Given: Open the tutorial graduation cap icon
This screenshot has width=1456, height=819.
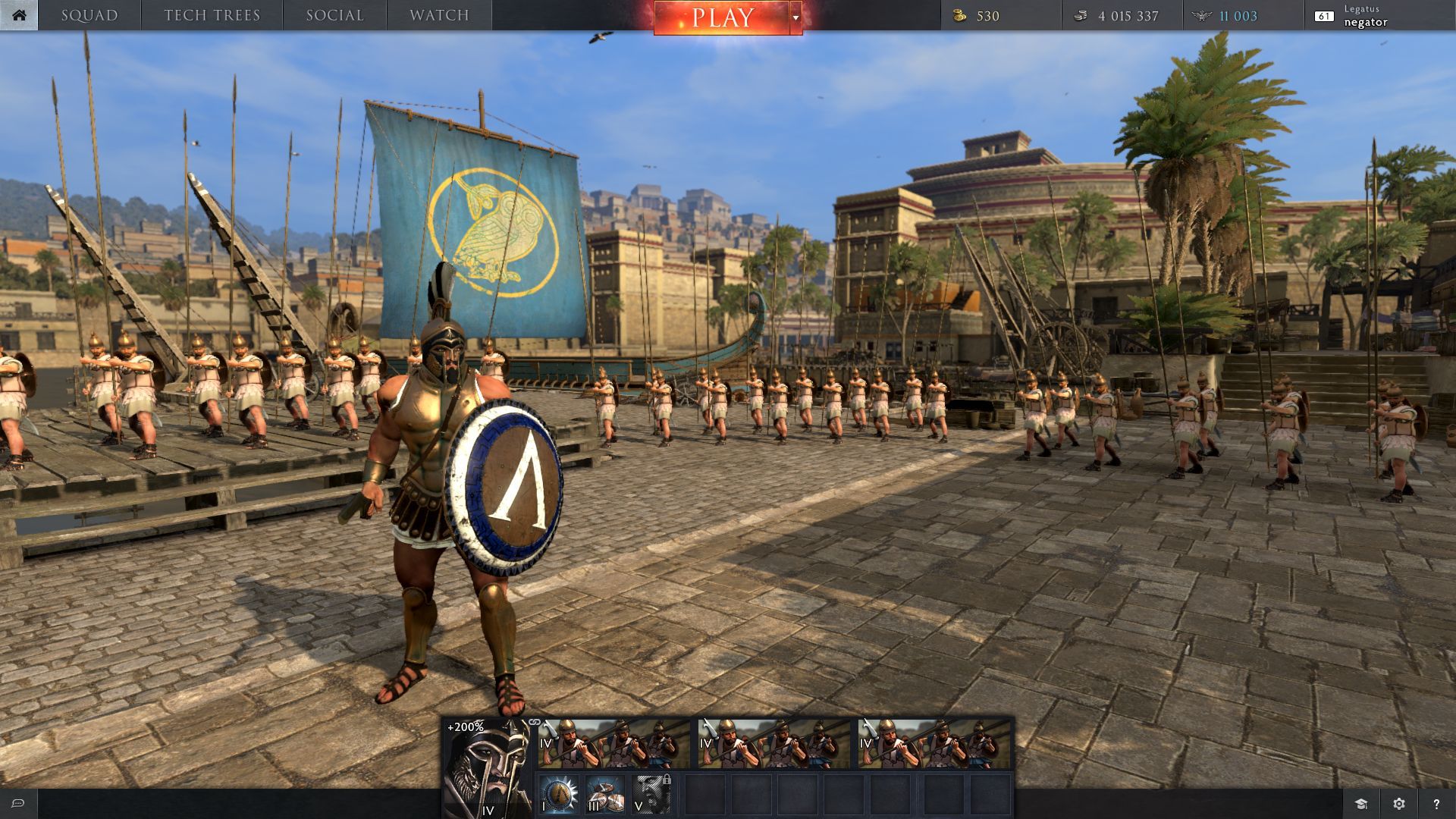Looking at the screenshot, I should click(1361, 804).
